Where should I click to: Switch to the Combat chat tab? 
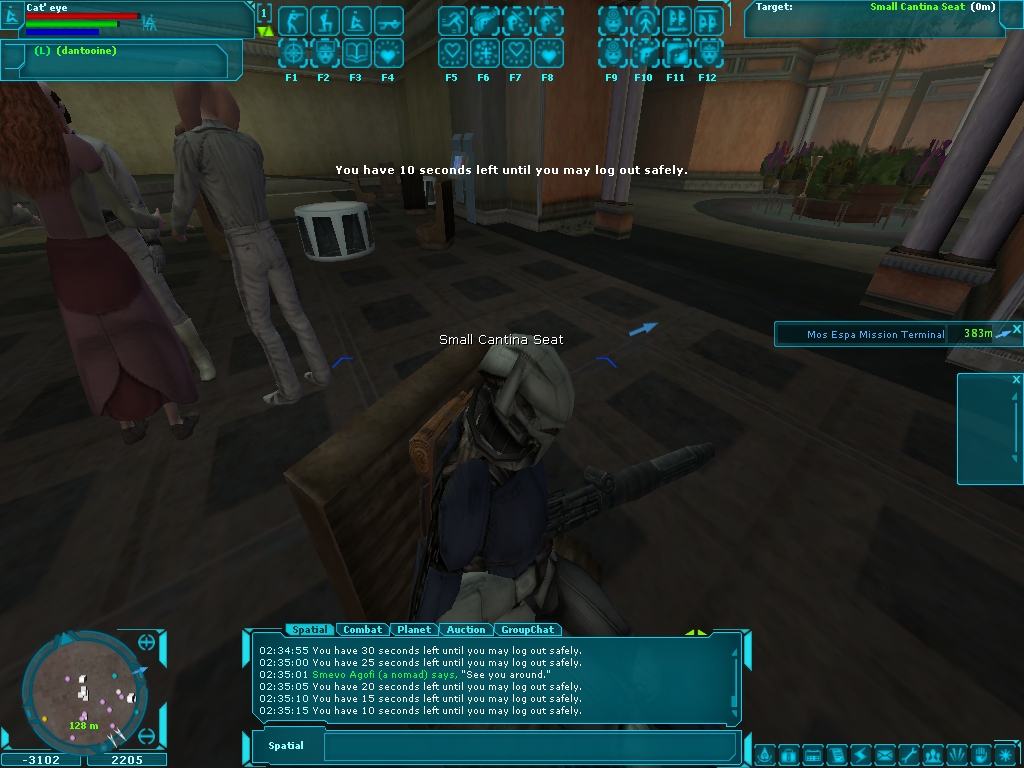[362, 630]
